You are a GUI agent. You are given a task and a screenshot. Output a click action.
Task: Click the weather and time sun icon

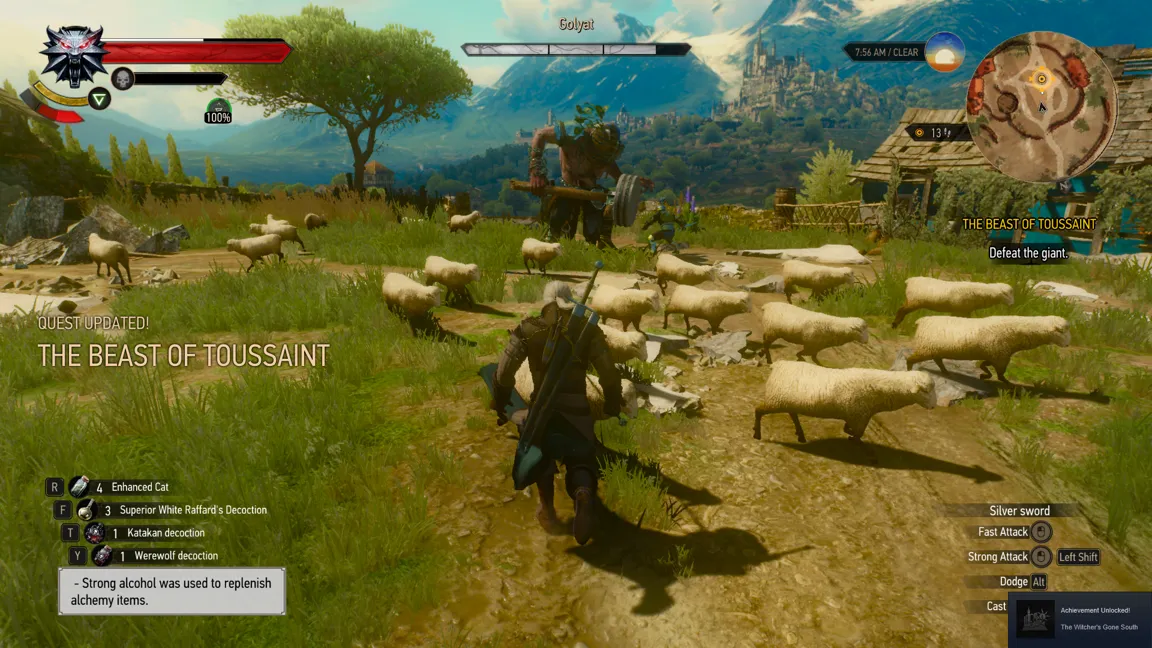(x=945, y=52)
